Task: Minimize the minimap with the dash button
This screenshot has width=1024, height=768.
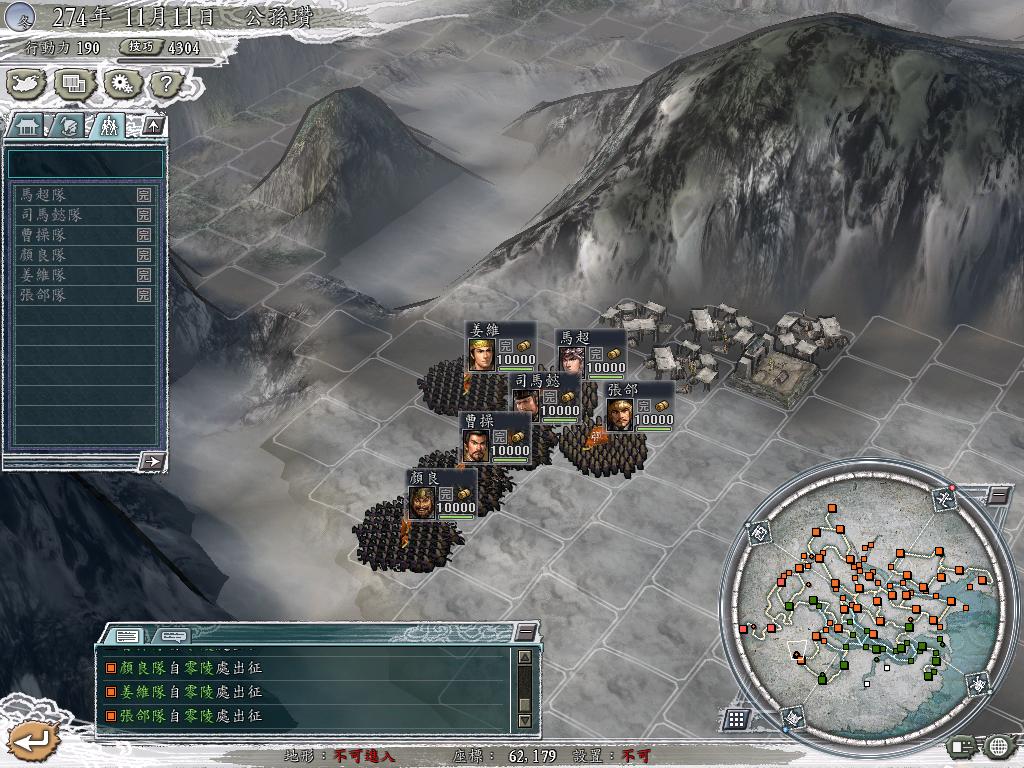Action: point(1000,494)
